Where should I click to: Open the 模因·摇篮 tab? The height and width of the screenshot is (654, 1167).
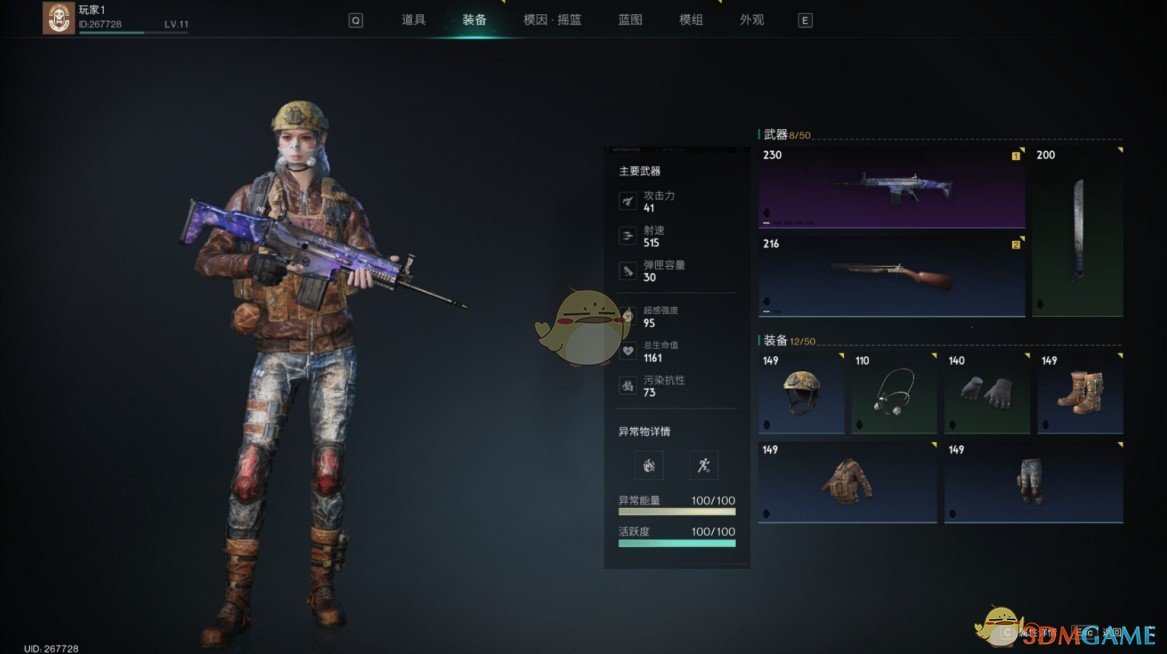point(552,20)
